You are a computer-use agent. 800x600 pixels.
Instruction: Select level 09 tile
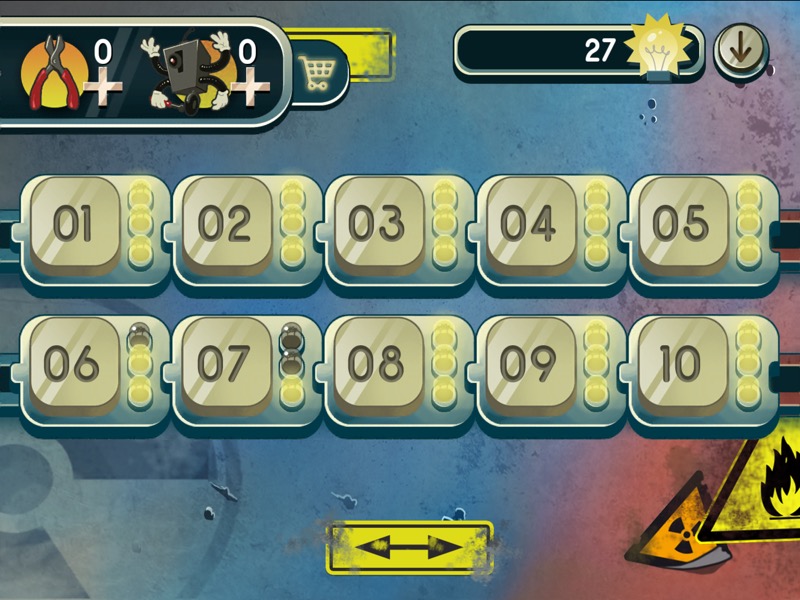click(528, 365)
